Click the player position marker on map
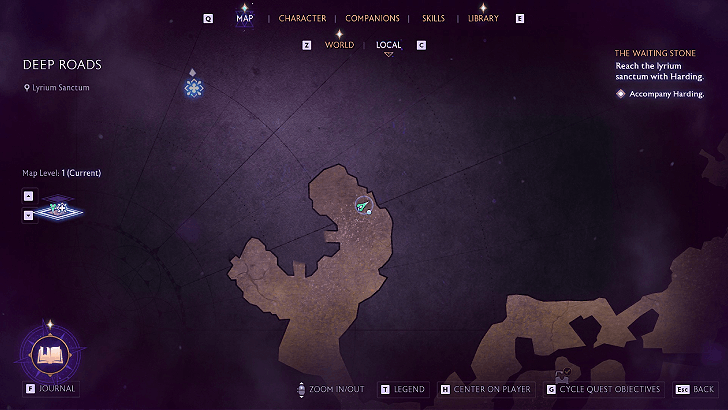 click(362, 206)
